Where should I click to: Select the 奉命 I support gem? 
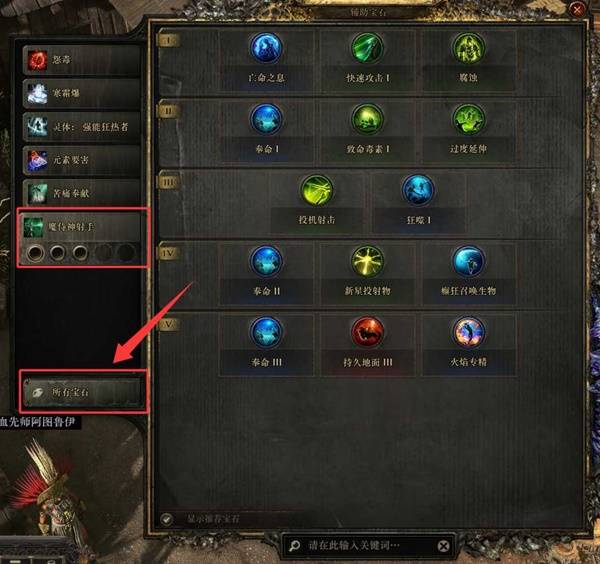click(x=265, y=123)
